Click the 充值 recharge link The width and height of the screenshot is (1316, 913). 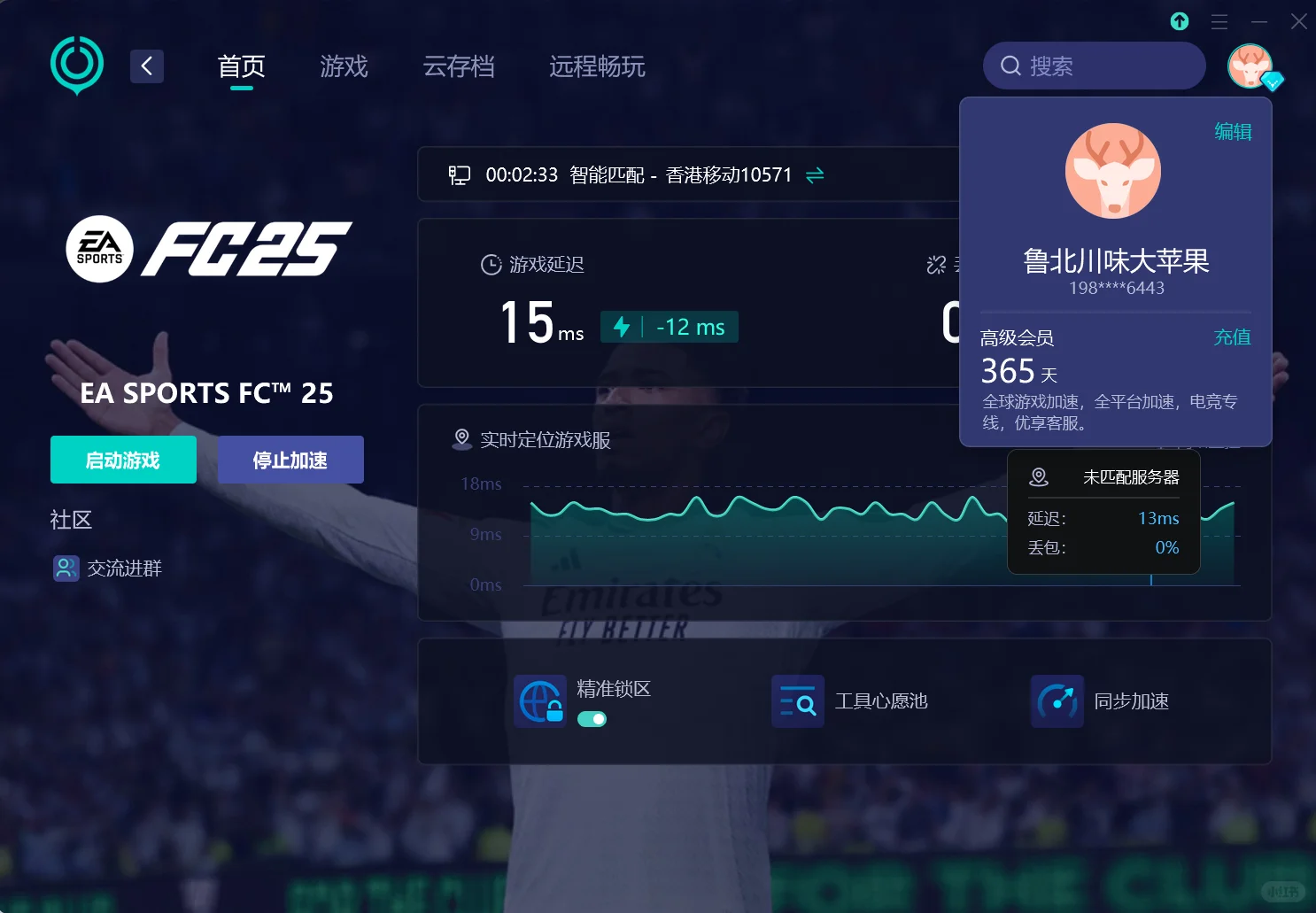pos(1233,337)
